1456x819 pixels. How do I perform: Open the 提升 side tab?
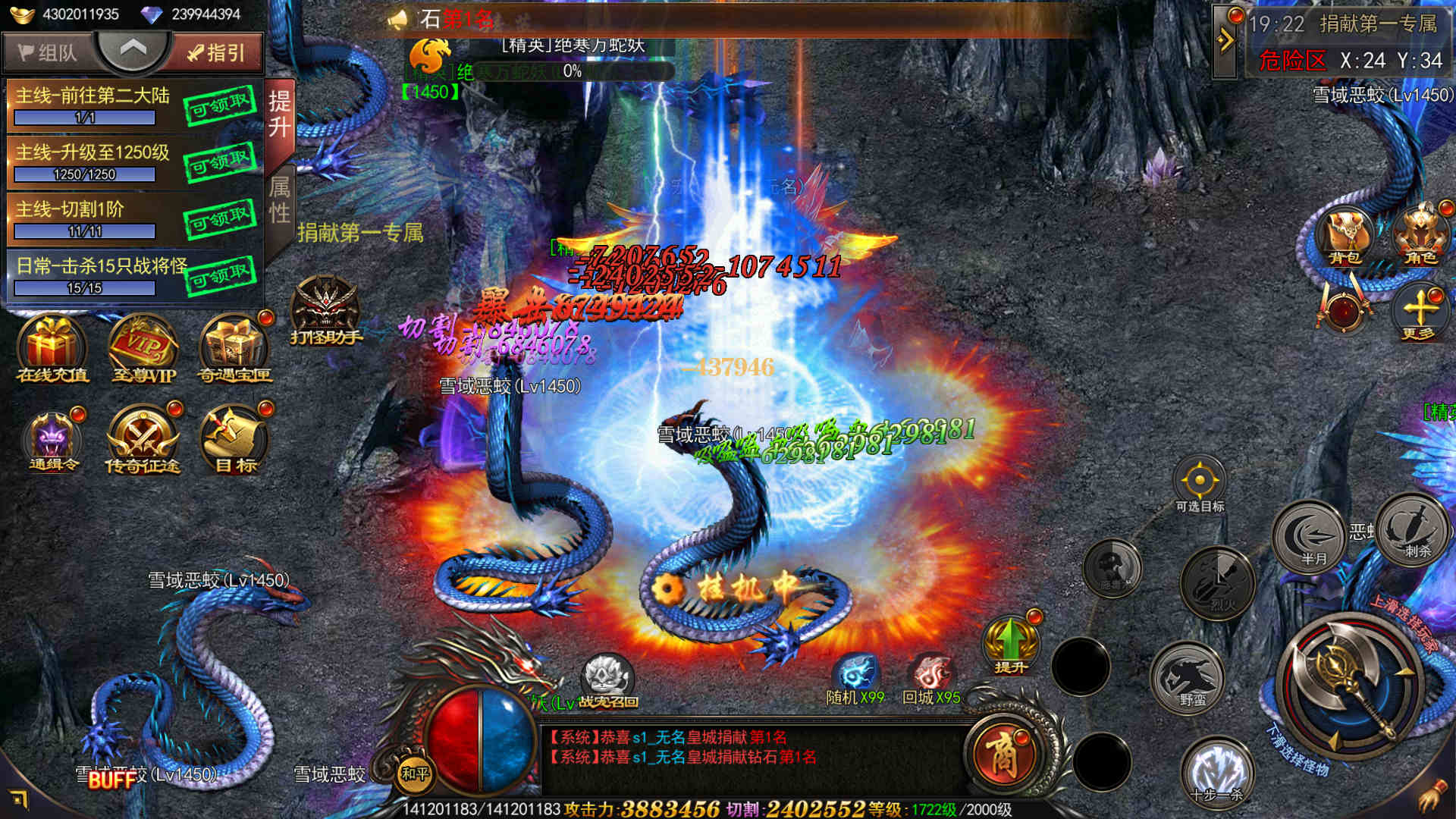pos(279,114)
